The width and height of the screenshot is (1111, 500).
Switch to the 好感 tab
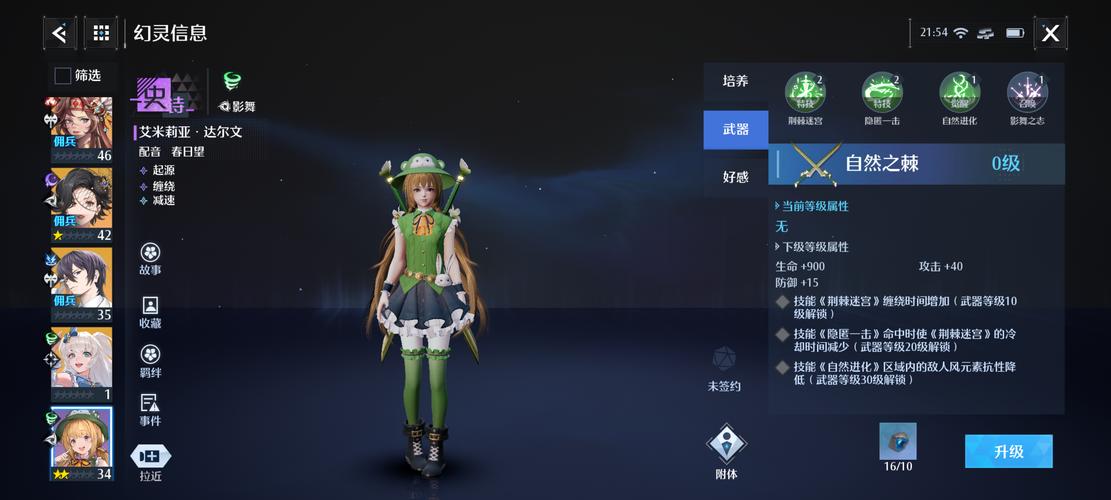tap(736, 177)
